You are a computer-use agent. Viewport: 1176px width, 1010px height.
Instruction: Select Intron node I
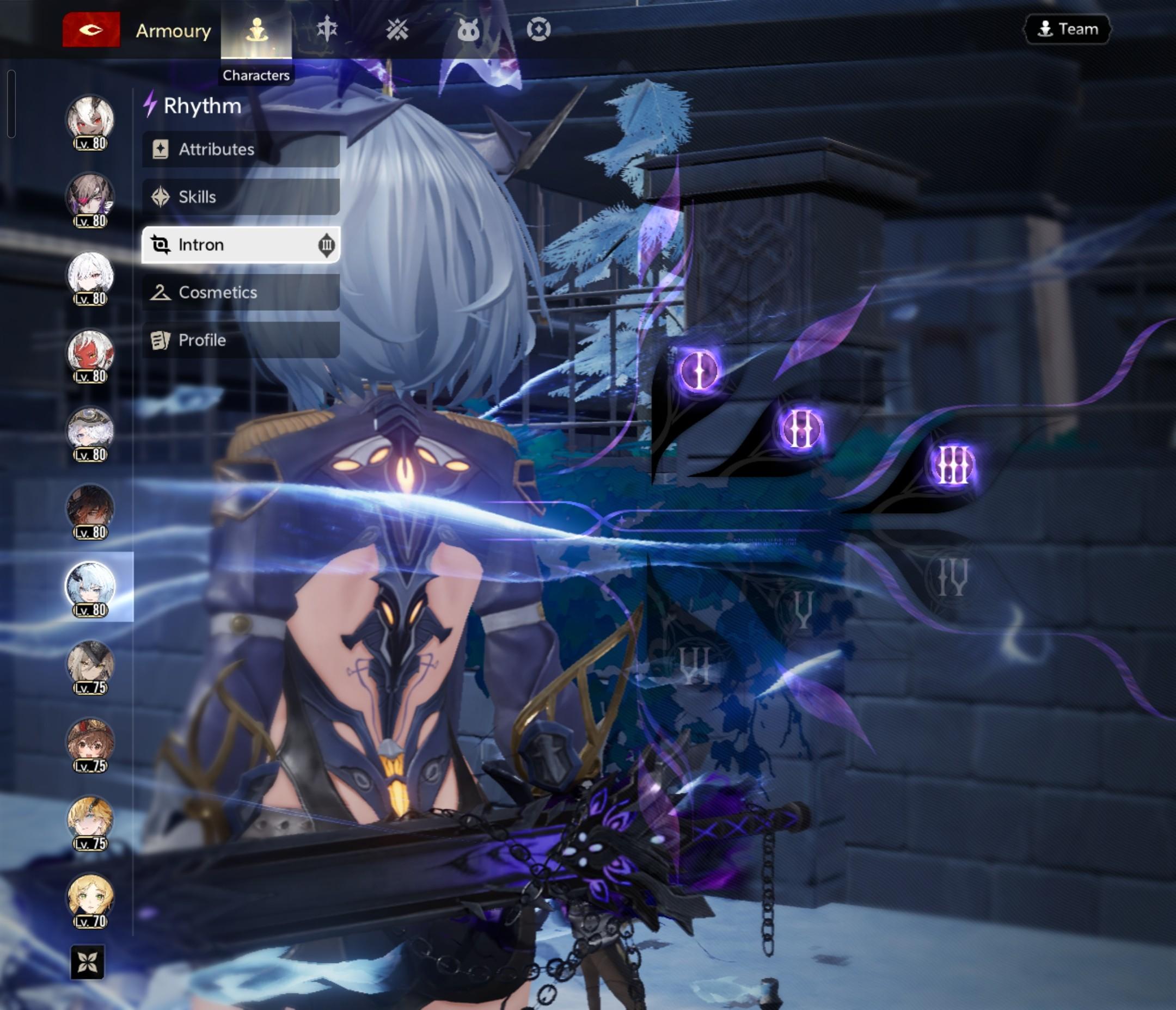click(x=699, y=371)
